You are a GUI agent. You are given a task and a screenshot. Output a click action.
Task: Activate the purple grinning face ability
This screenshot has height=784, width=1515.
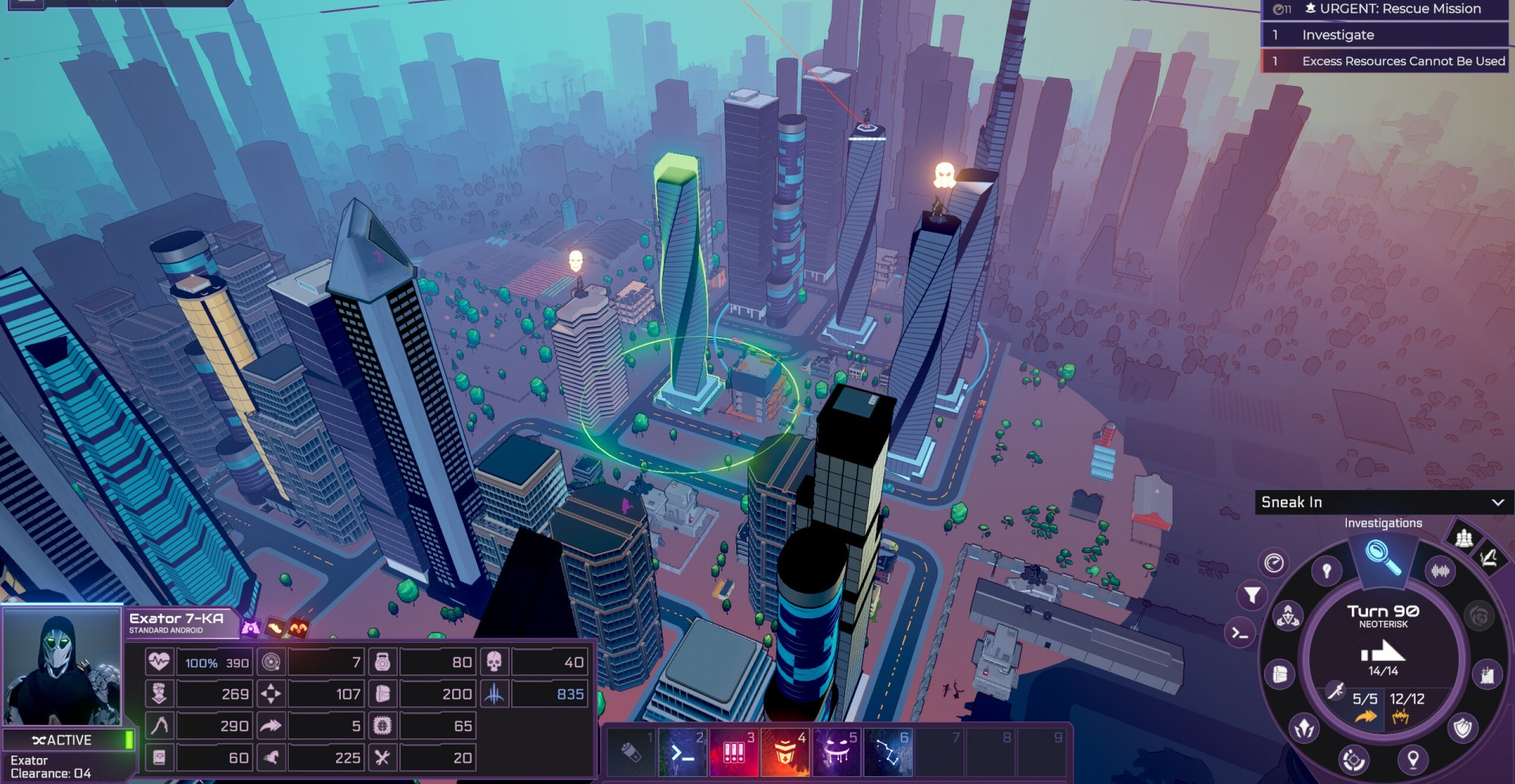[836, 752]
